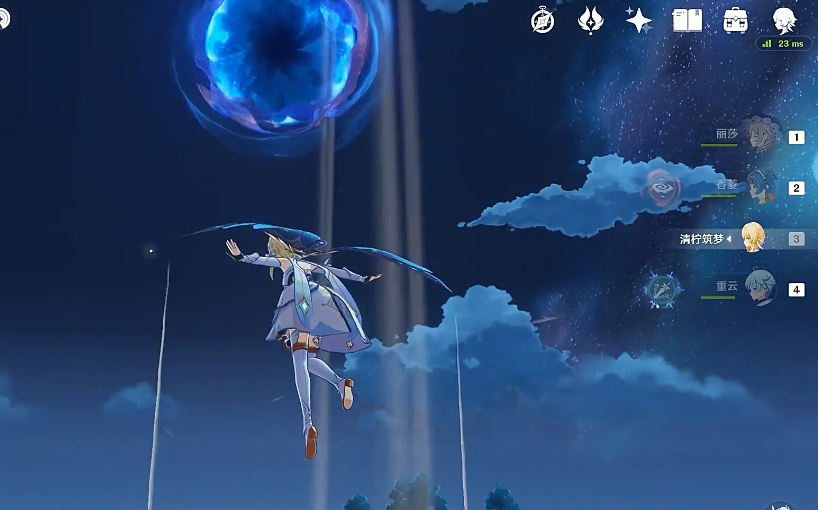Switch to party member 丽莎

tap(762, 134)
